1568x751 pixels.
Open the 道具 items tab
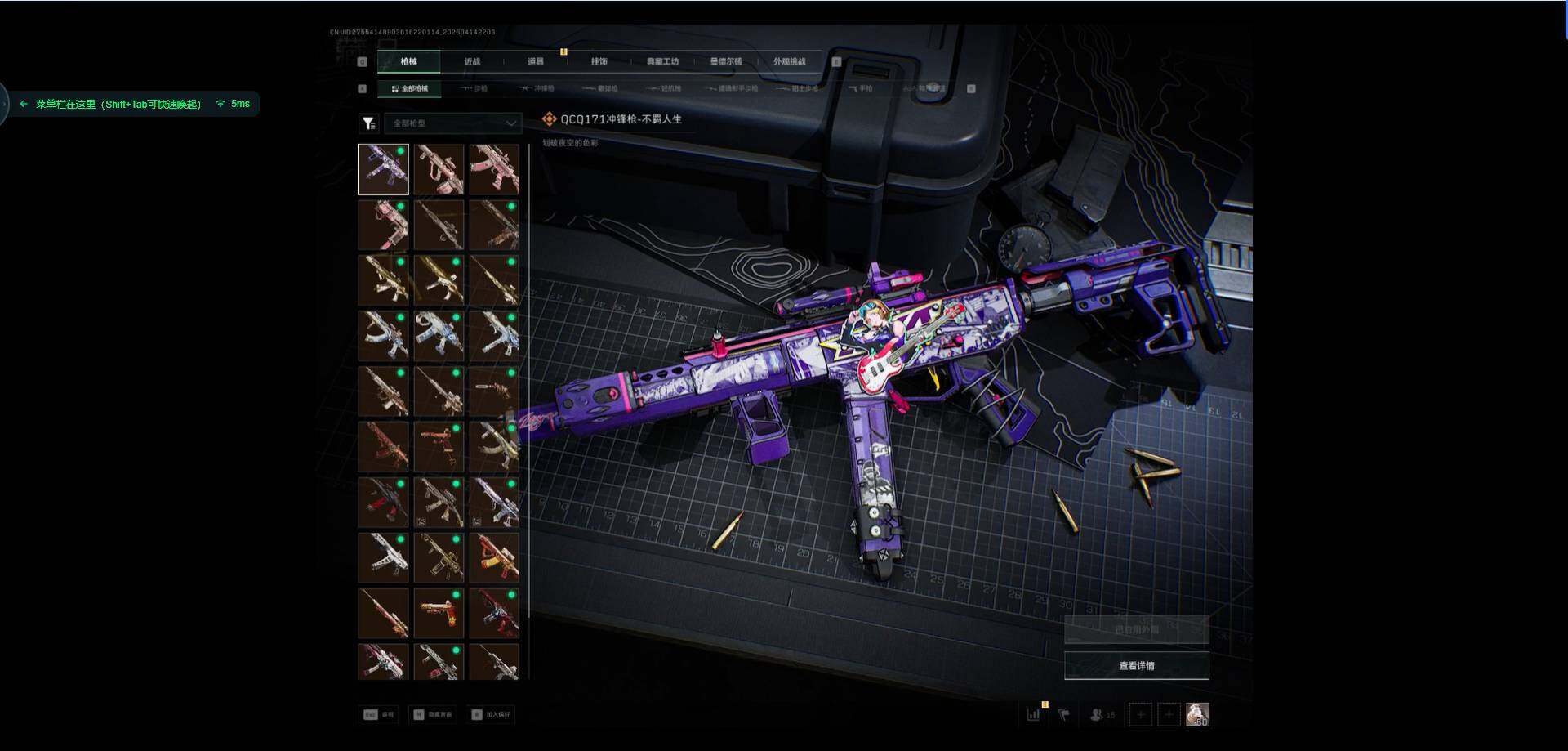tap(535, 62)
